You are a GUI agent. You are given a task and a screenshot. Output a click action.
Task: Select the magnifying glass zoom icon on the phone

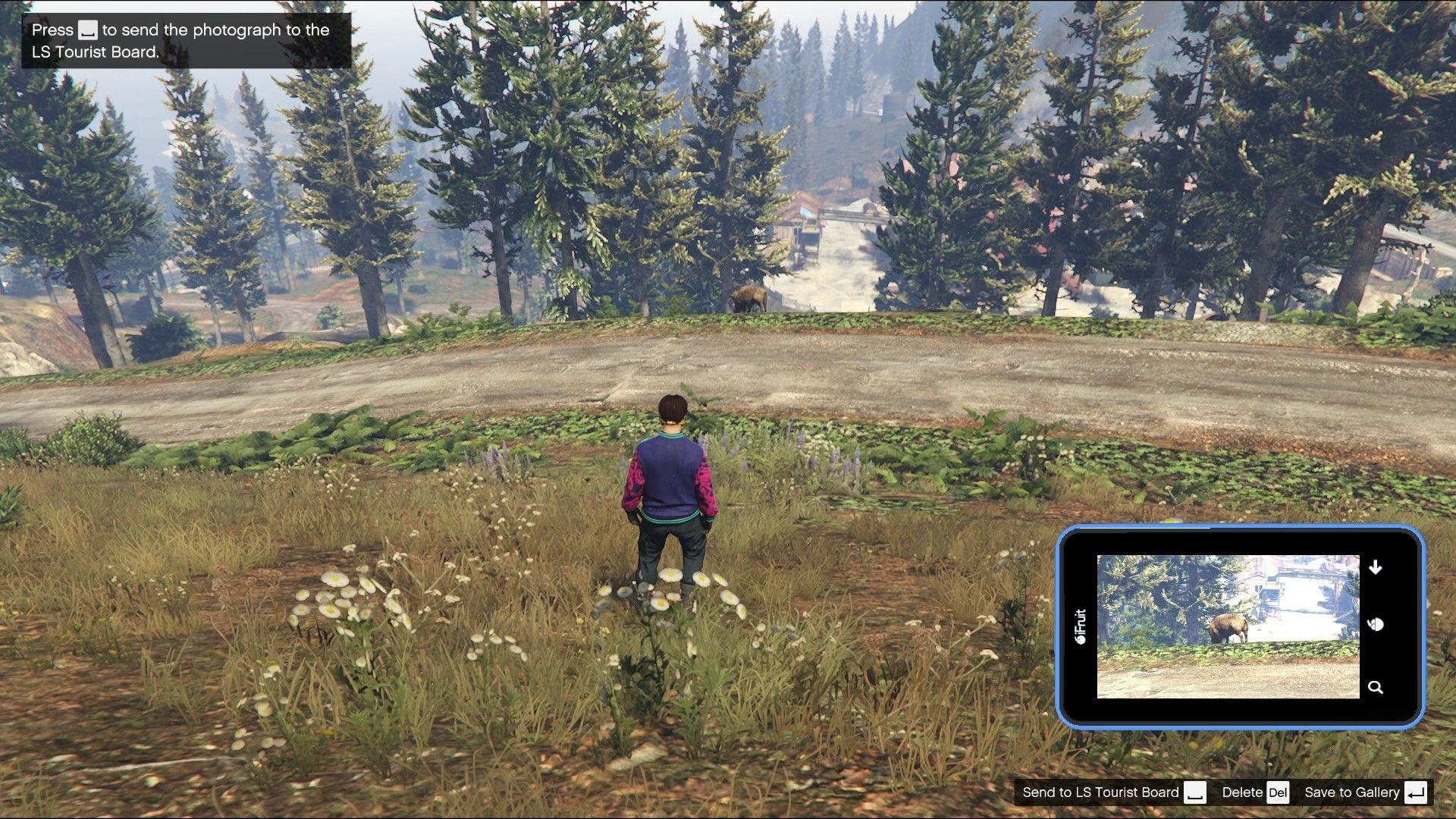click(x=1376, y=686)
